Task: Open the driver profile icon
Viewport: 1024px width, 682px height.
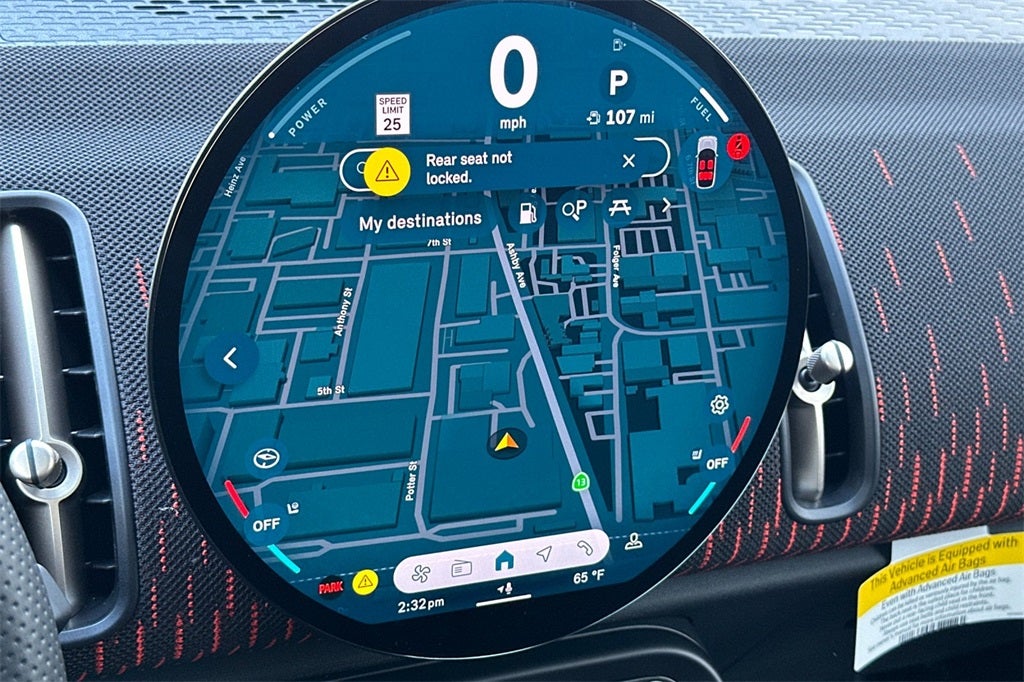Action: (x=633, y=541)
